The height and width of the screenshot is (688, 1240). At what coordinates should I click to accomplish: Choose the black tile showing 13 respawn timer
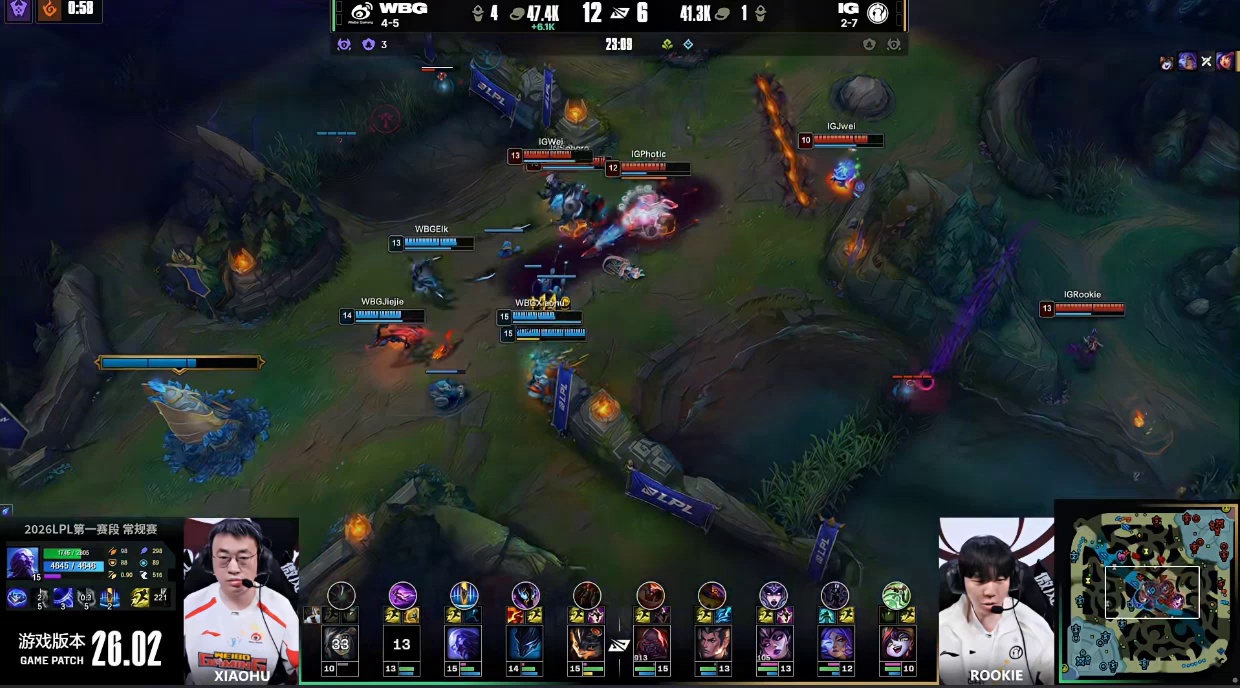tap(402, 643)
